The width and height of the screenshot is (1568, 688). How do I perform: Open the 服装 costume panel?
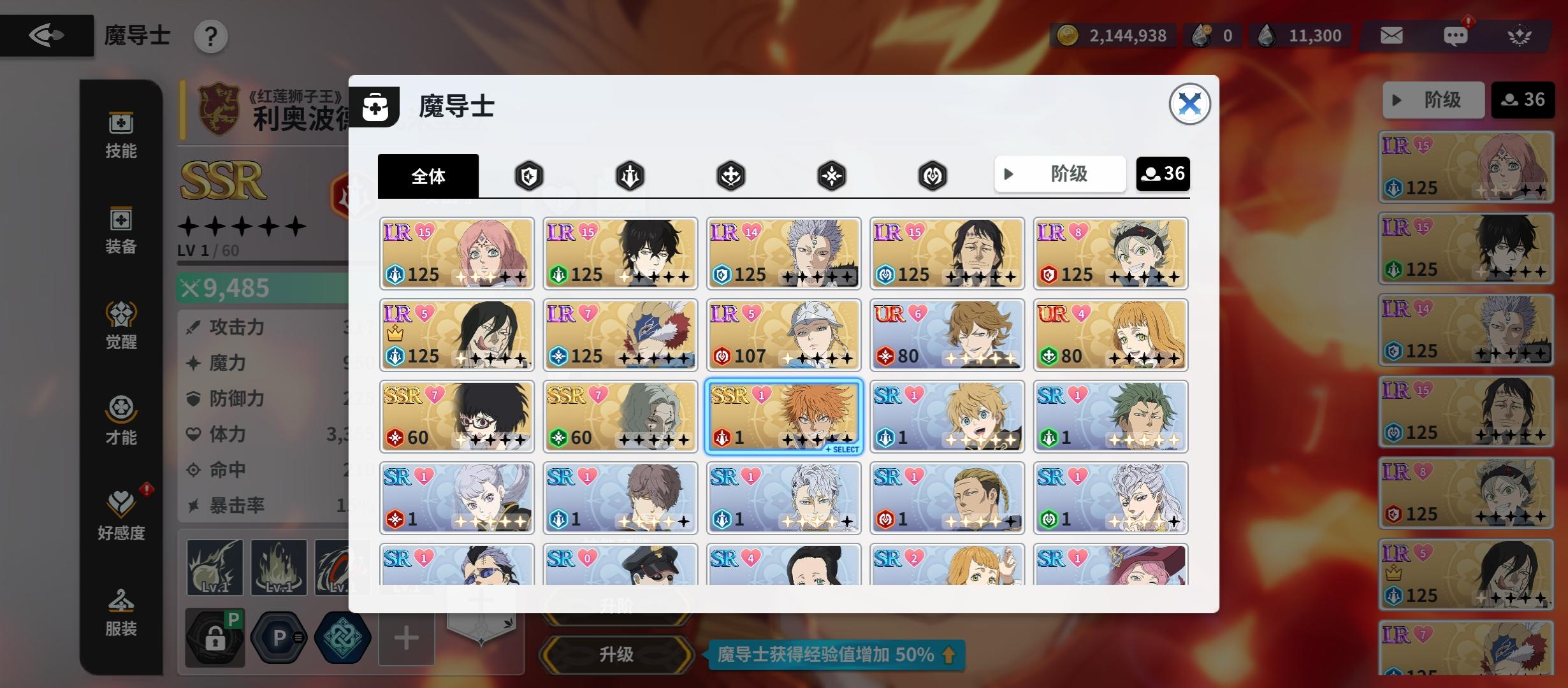[x=121, y=612]
